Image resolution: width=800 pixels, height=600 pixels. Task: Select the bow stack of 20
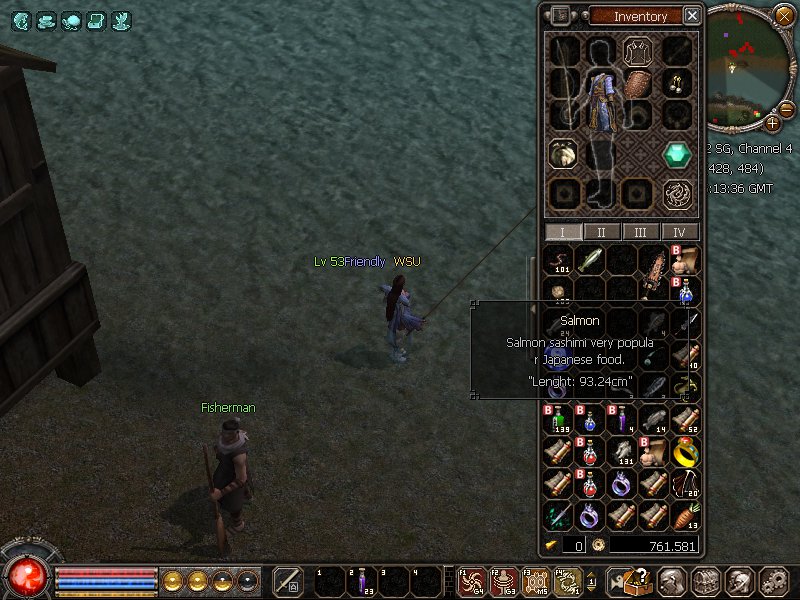click(x=685, y=484)
